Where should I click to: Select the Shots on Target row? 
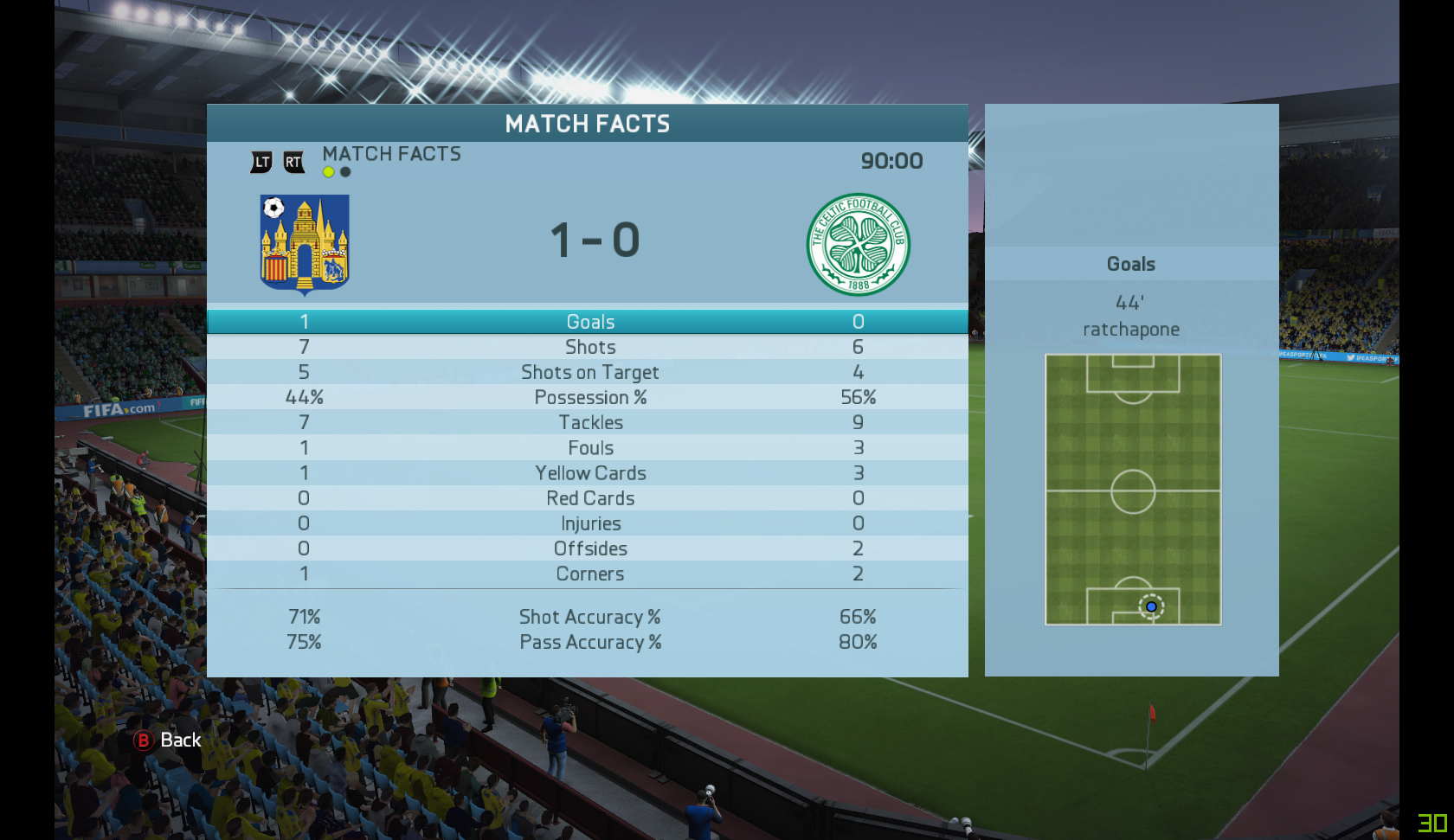pos(589,372)
